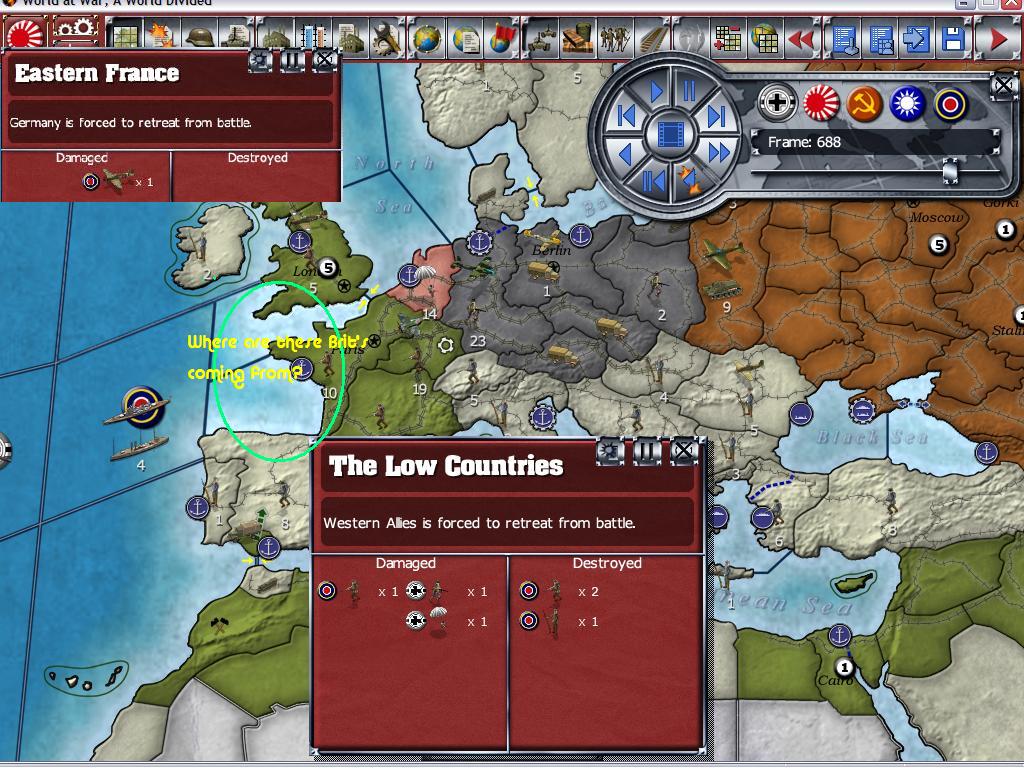Click the filmstrip button in the replay dial

click(671, 133)
